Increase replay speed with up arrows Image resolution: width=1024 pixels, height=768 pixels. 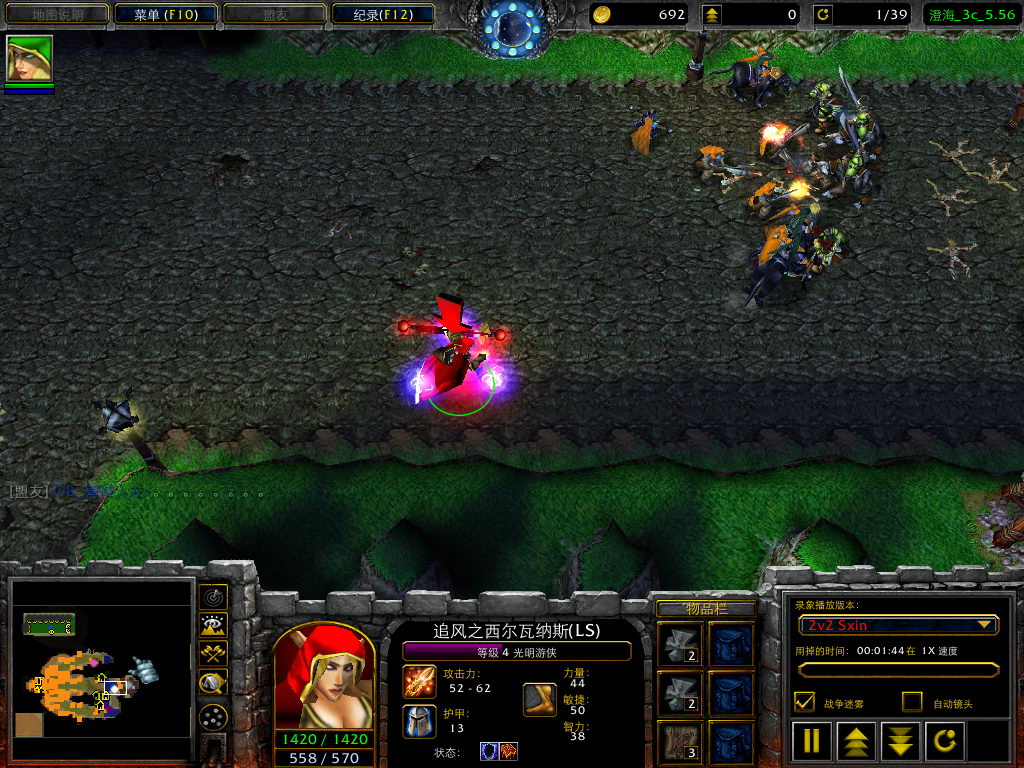pyautogui.click(x=857, y=741)
